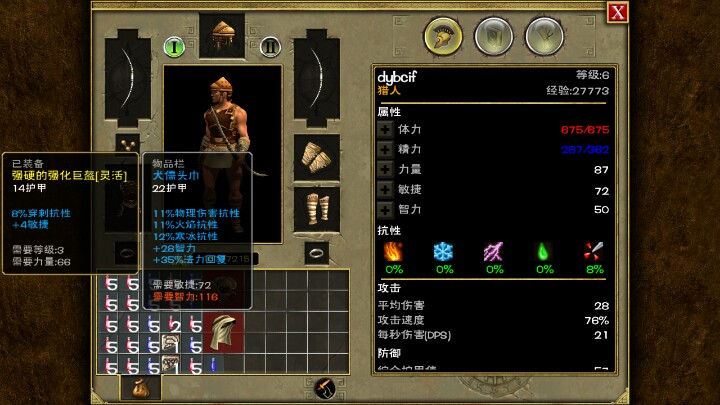Select the equipped helmet slot

pyautogui.click(x=221, y=36)
